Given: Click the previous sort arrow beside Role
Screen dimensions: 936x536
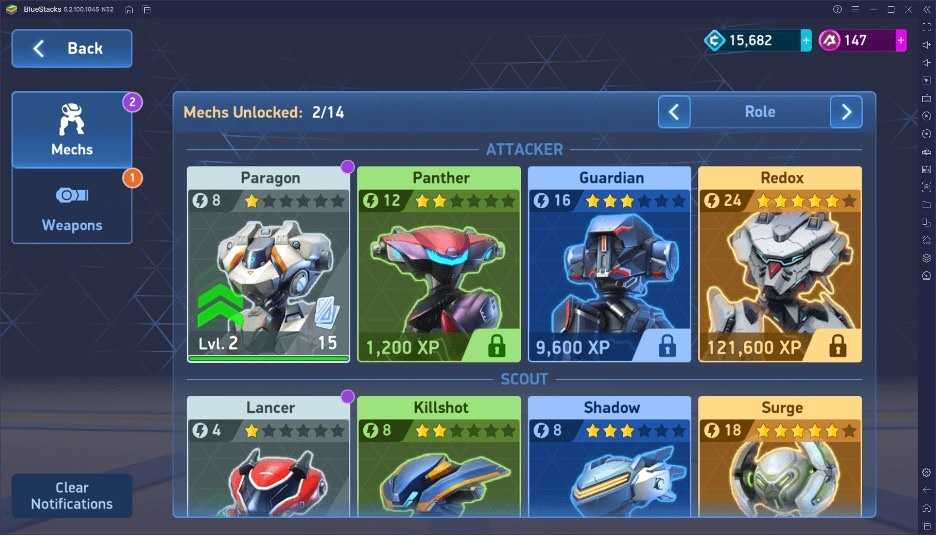Looking at the screenshot, I should [674, 112].
